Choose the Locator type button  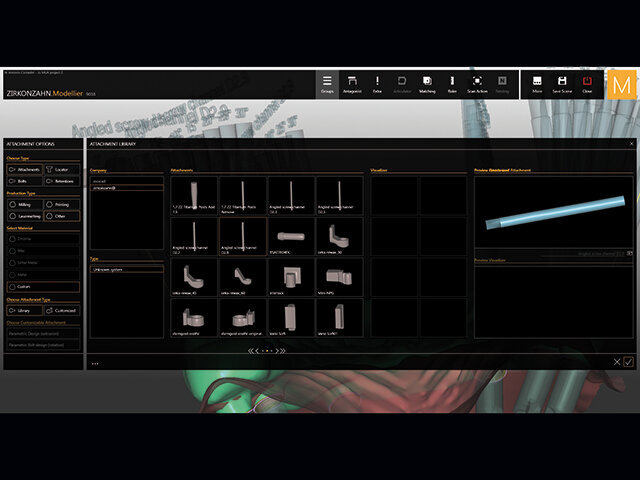click(x=64, y=170)
